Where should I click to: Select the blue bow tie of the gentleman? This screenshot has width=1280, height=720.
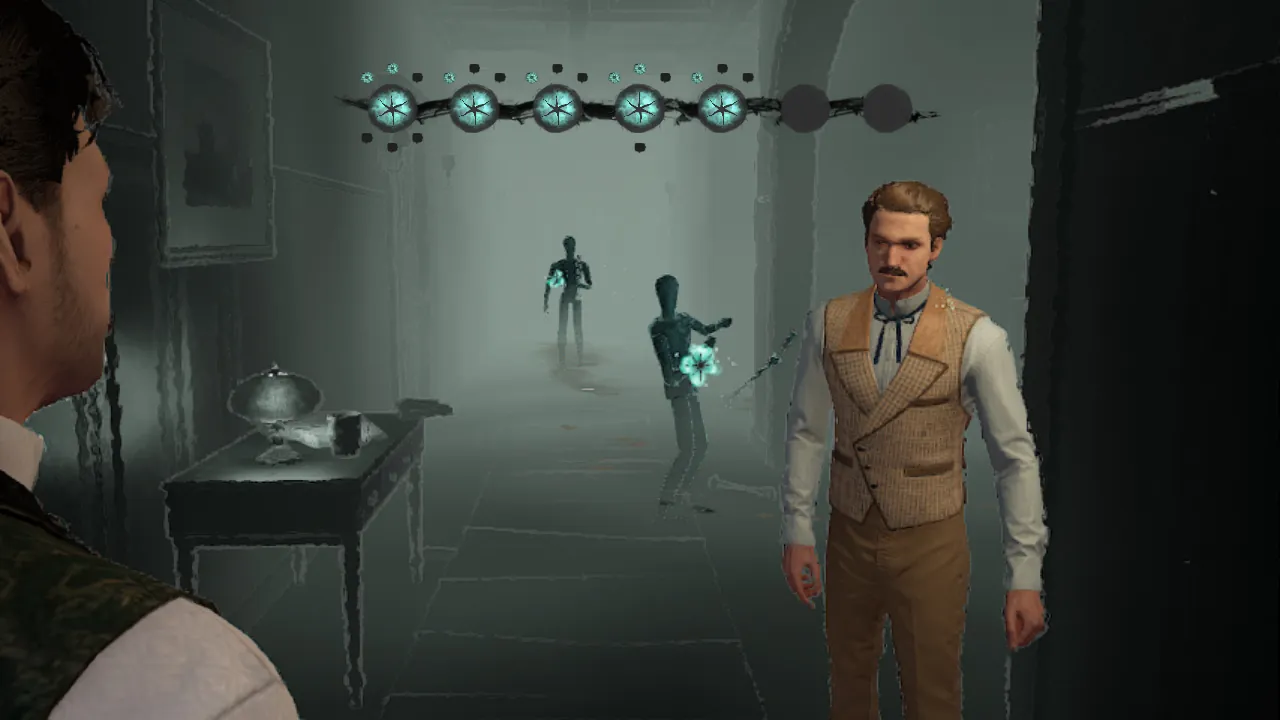pyautogui.click(x=896, y=320)
